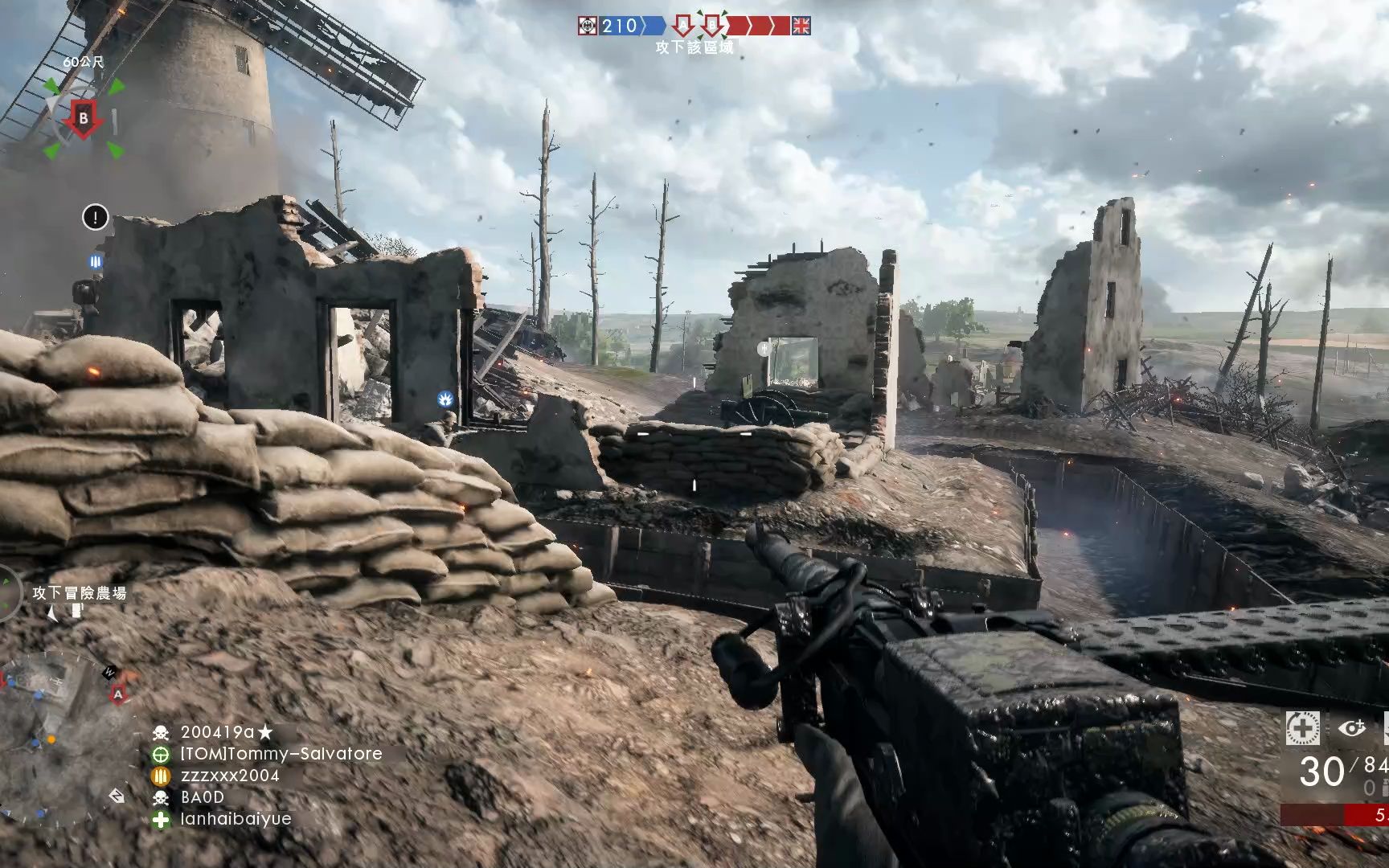Screen dimensions: 1389x868
Task: Select squad member 200419a
Action: 227,732
